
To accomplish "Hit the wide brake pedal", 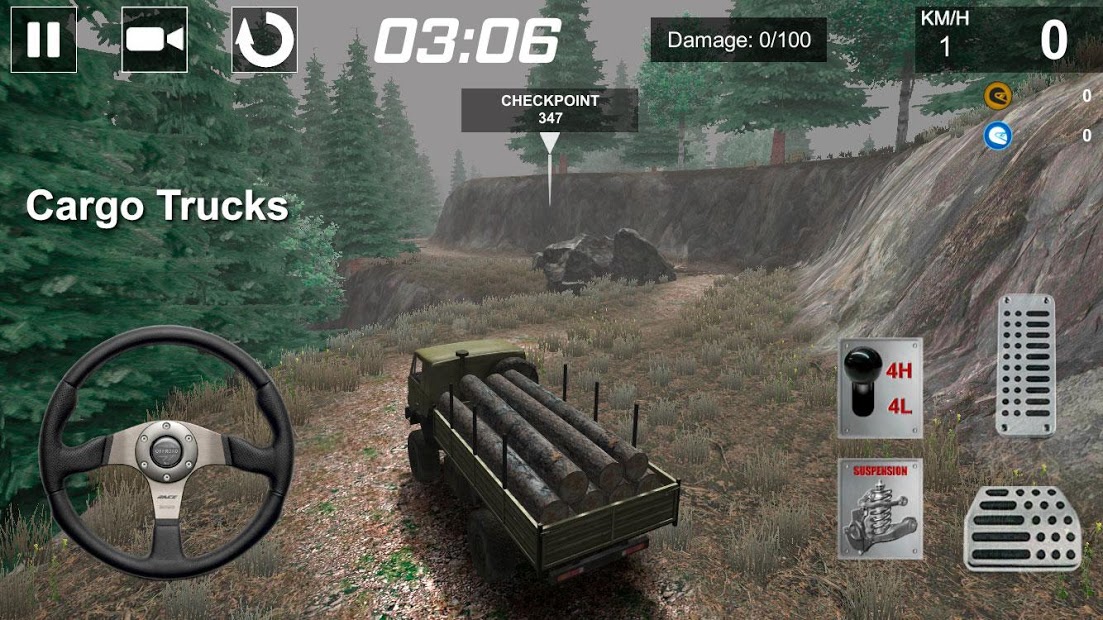I will pos(1022,529).
